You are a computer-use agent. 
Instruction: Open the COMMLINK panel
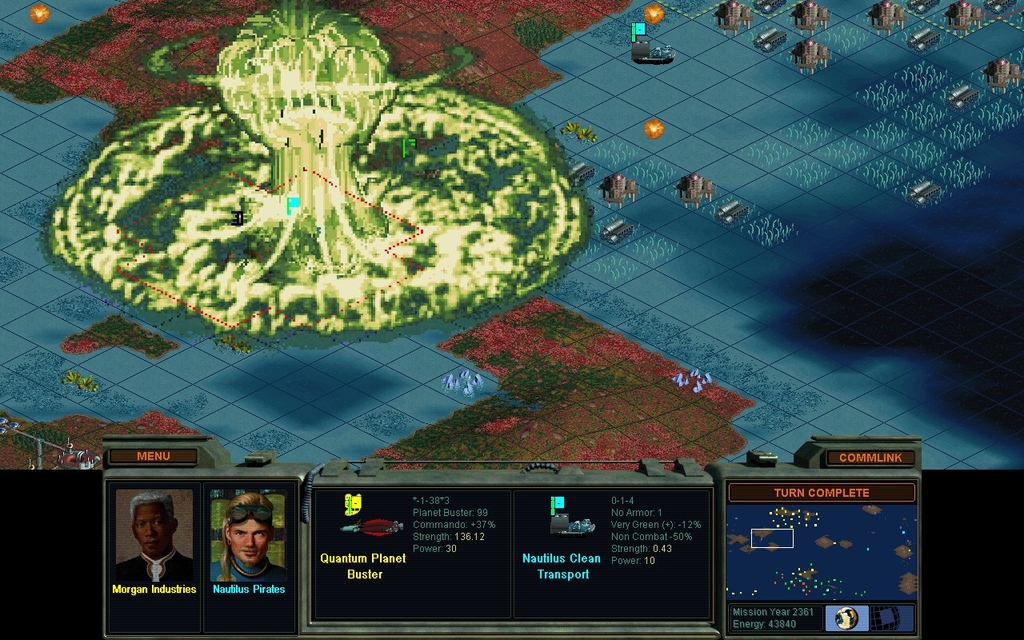coord(870,457)
